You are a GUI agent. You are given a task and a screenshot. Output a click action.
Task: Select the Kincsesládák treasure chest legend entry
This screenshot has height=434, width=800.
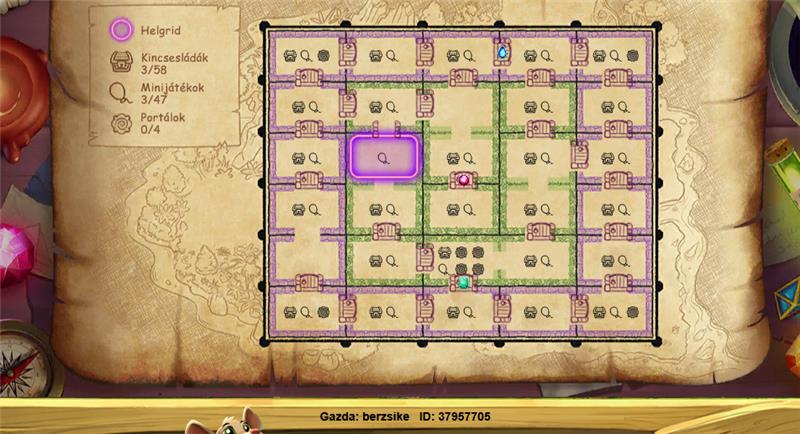coord(147,64)
